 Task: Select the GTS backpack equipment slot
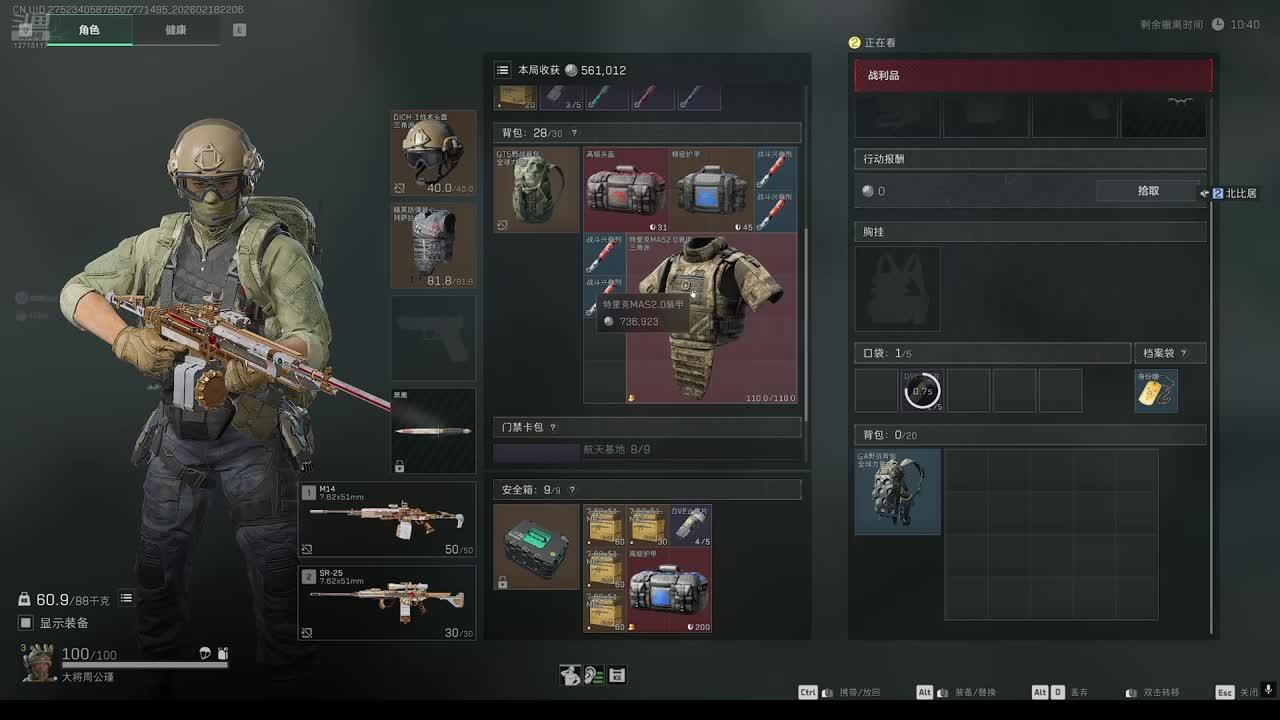(536, 190)
